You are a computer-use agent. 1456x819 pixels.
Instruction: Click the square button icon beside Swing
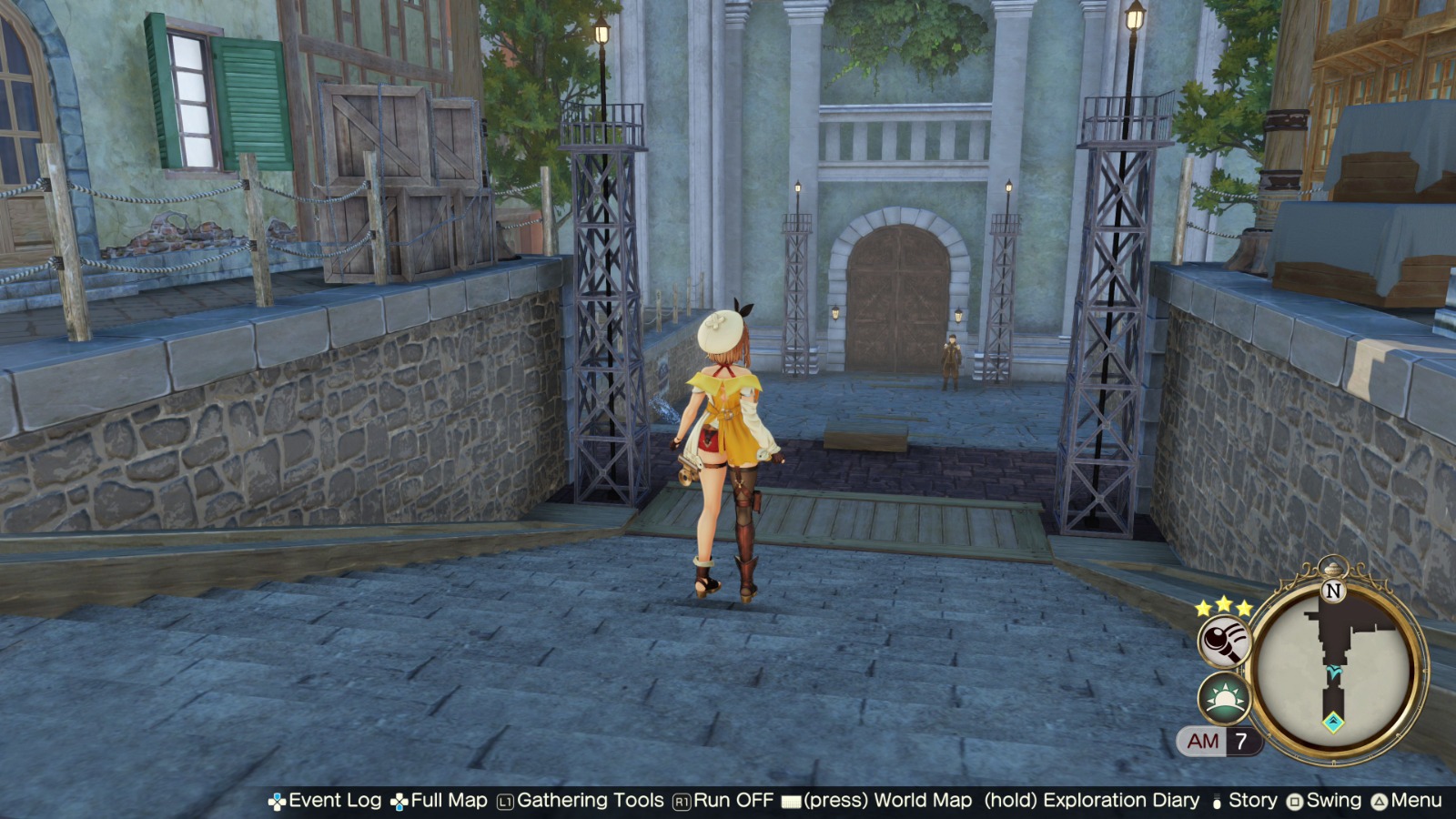coord(1295,801)
